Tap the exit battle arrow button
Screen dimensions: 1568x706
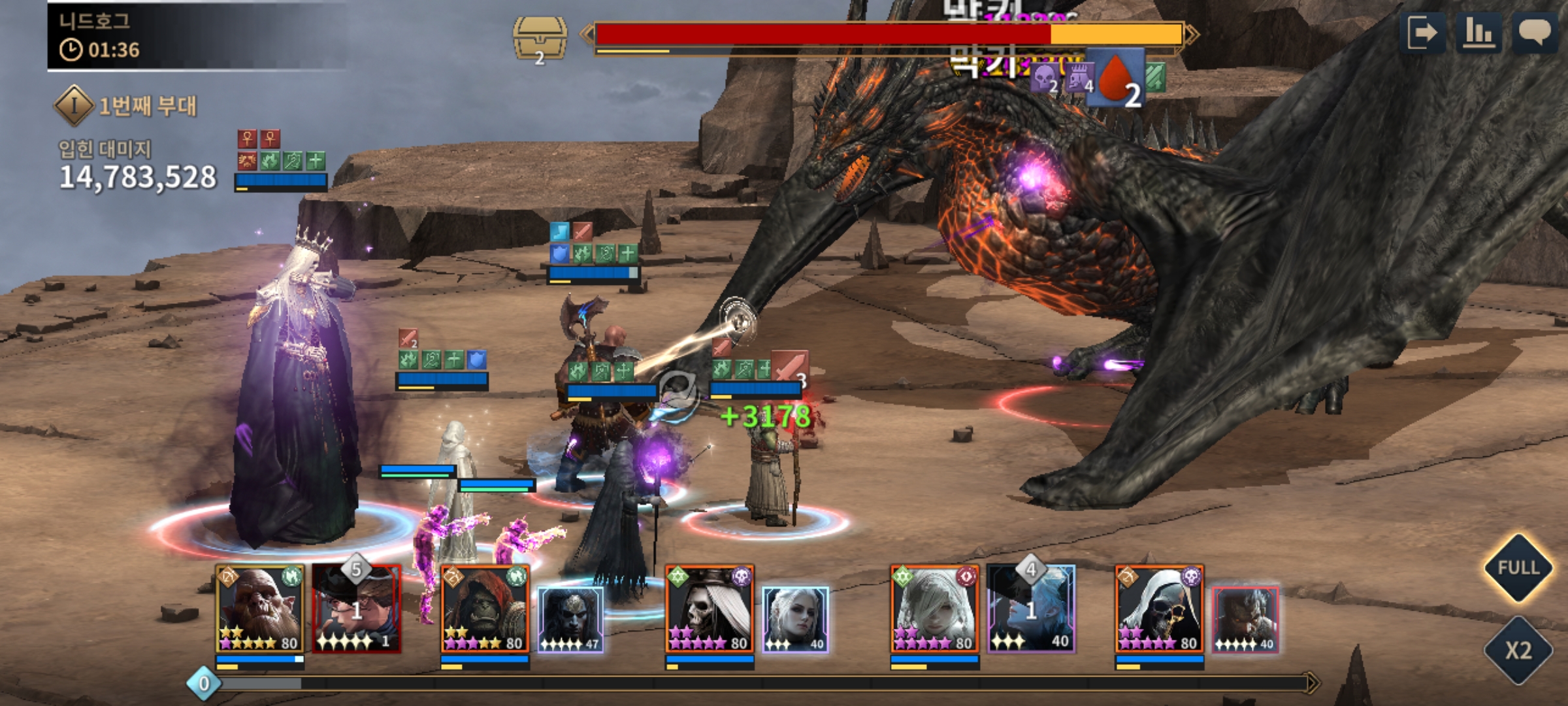click(x=1422, y=33)
